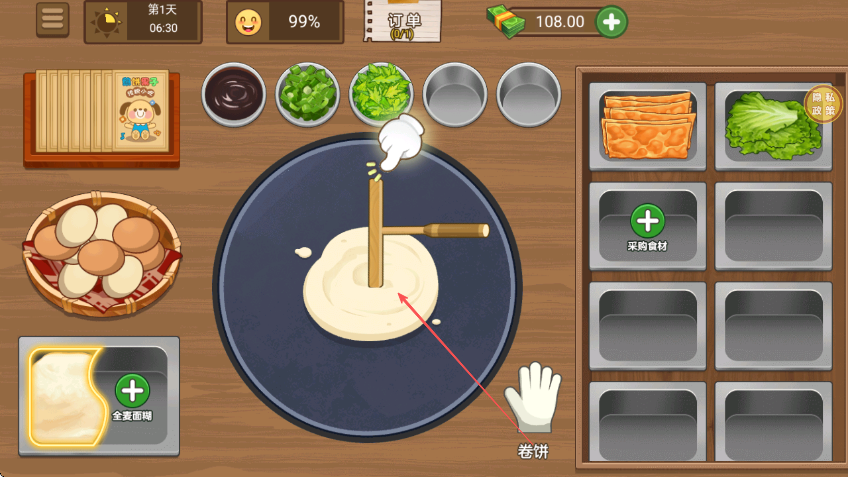Take an egg from the basket
The height and width of the screenshot is (477, 848).
[x=100, y=247]
